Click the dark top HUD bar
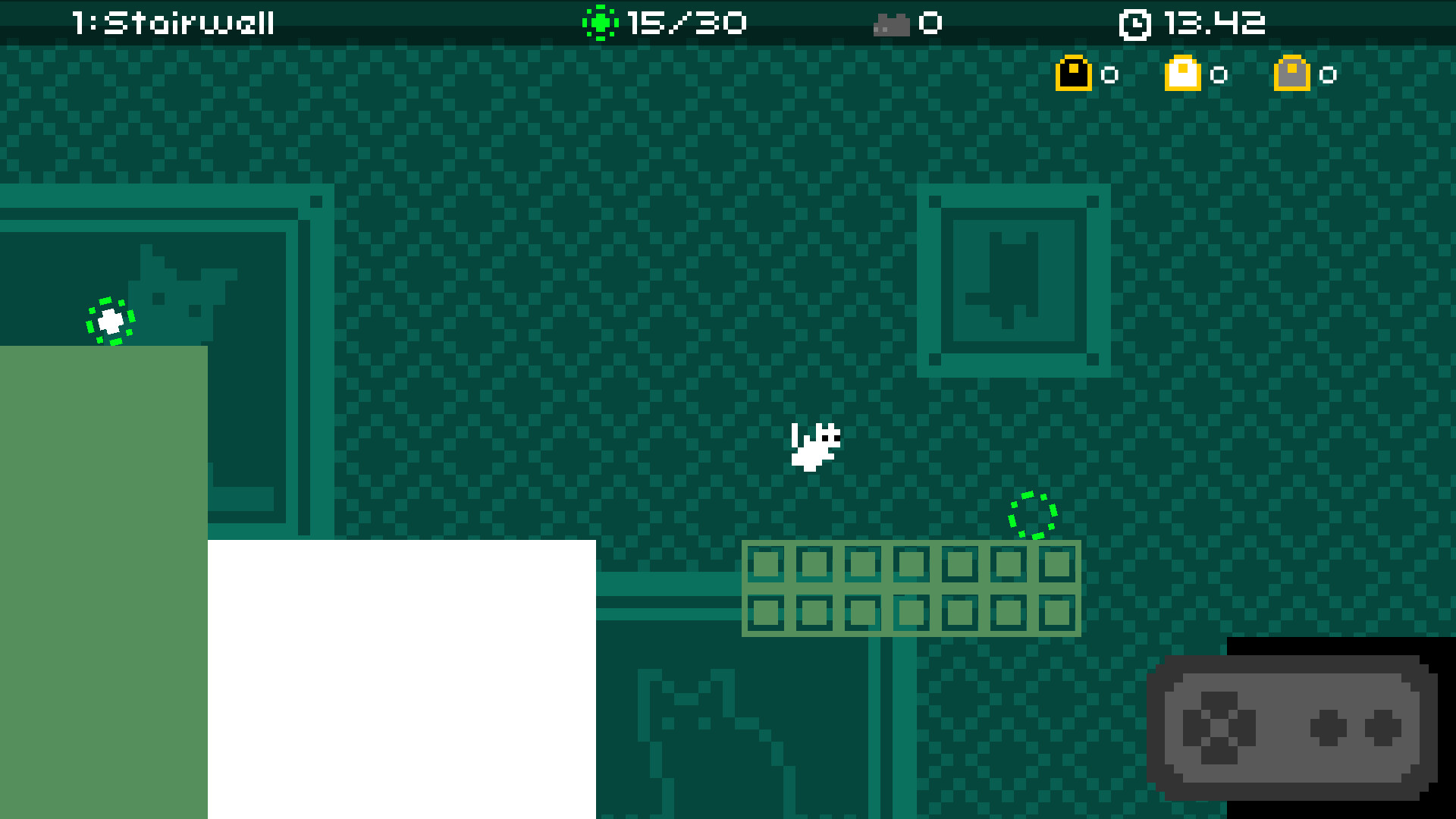The image size is (1456, 819). 455,21
